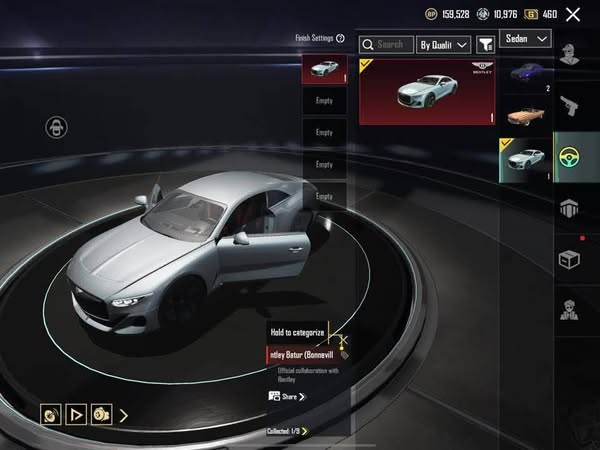Open the Collected 1/9 details arrow

(305, 431)
